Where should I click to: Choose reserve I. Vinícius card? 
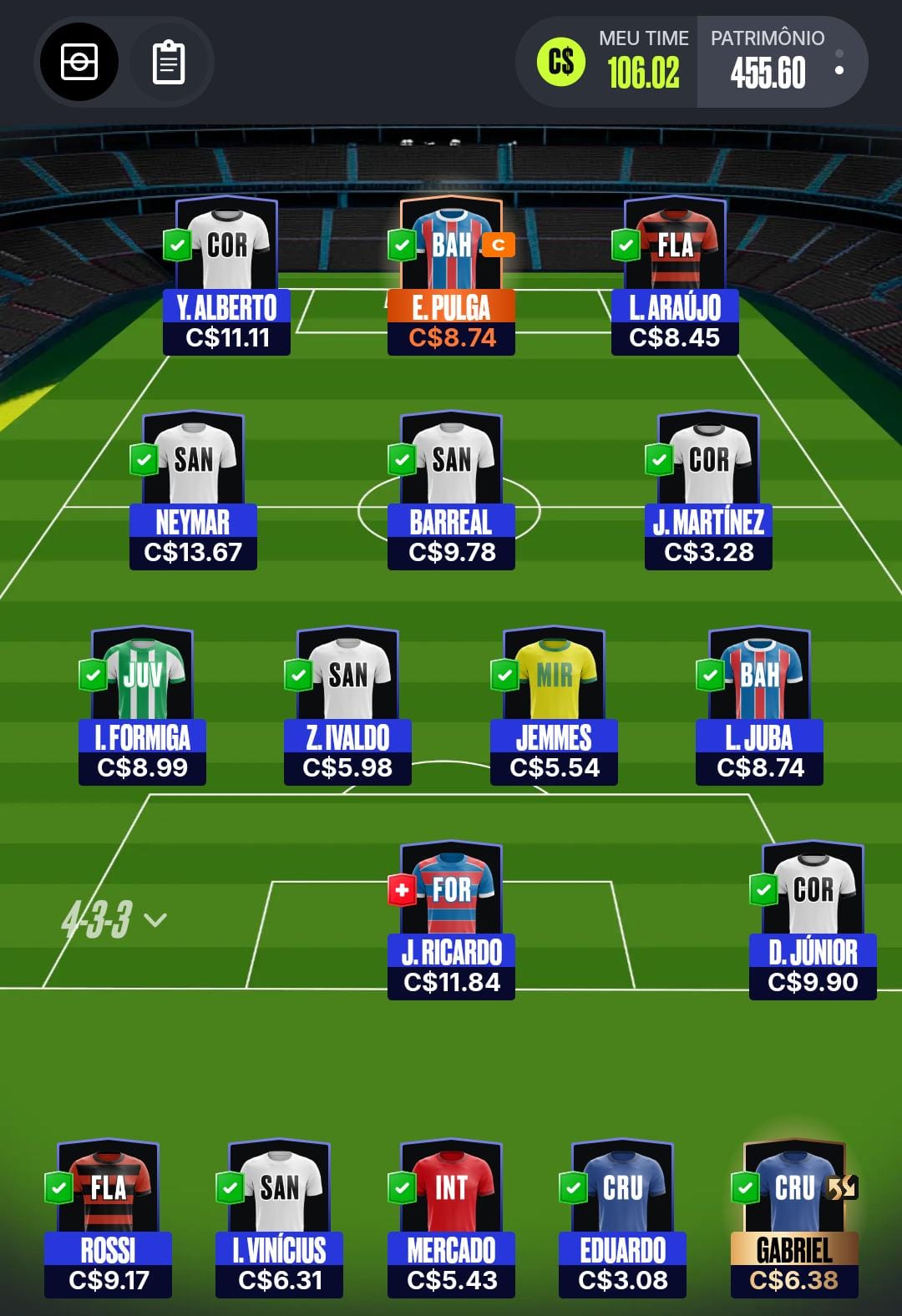point(279,1220)
